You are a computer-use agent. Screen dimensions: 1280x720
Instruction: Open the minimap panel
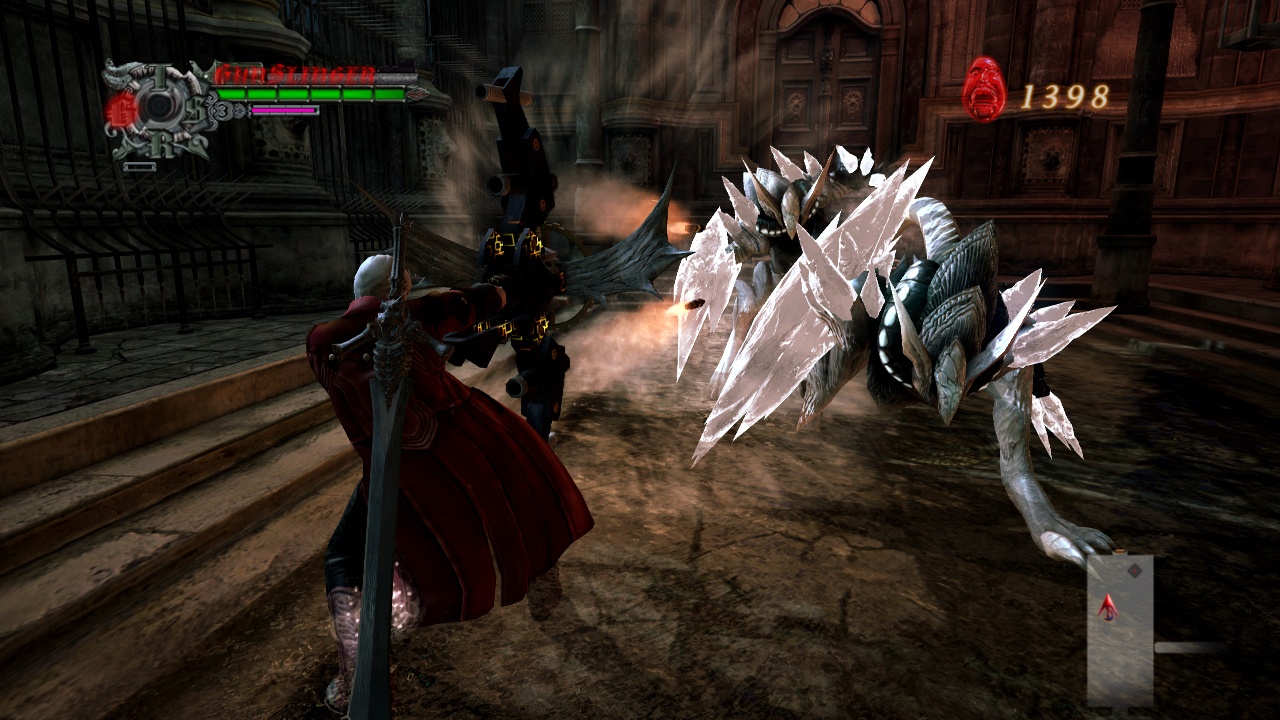click(x=1120, y=630)
